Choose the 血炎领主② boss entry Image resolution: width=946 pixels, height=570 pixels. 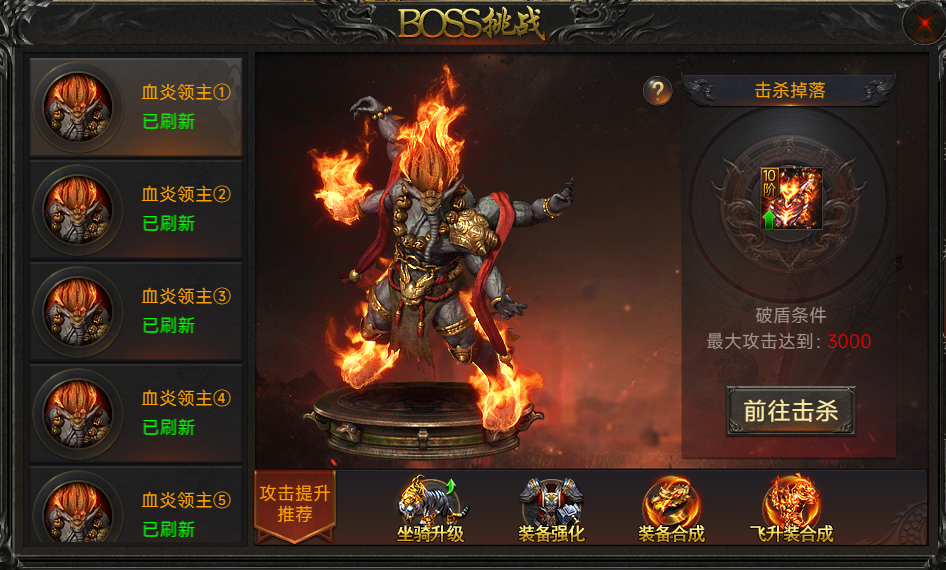click(136, 209)
